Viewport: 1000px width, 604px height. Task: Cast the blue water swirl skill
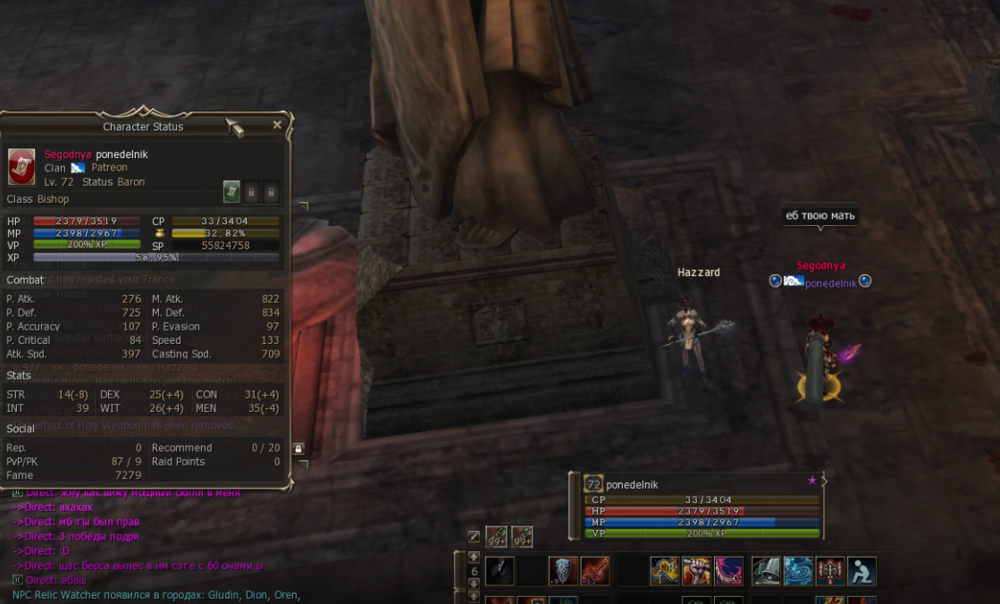click(798, 571)
